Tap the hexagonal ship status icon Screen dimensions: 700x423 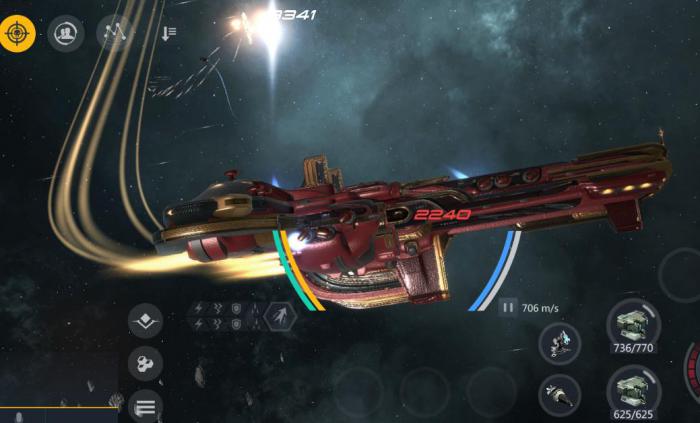[x=280, y=316]
